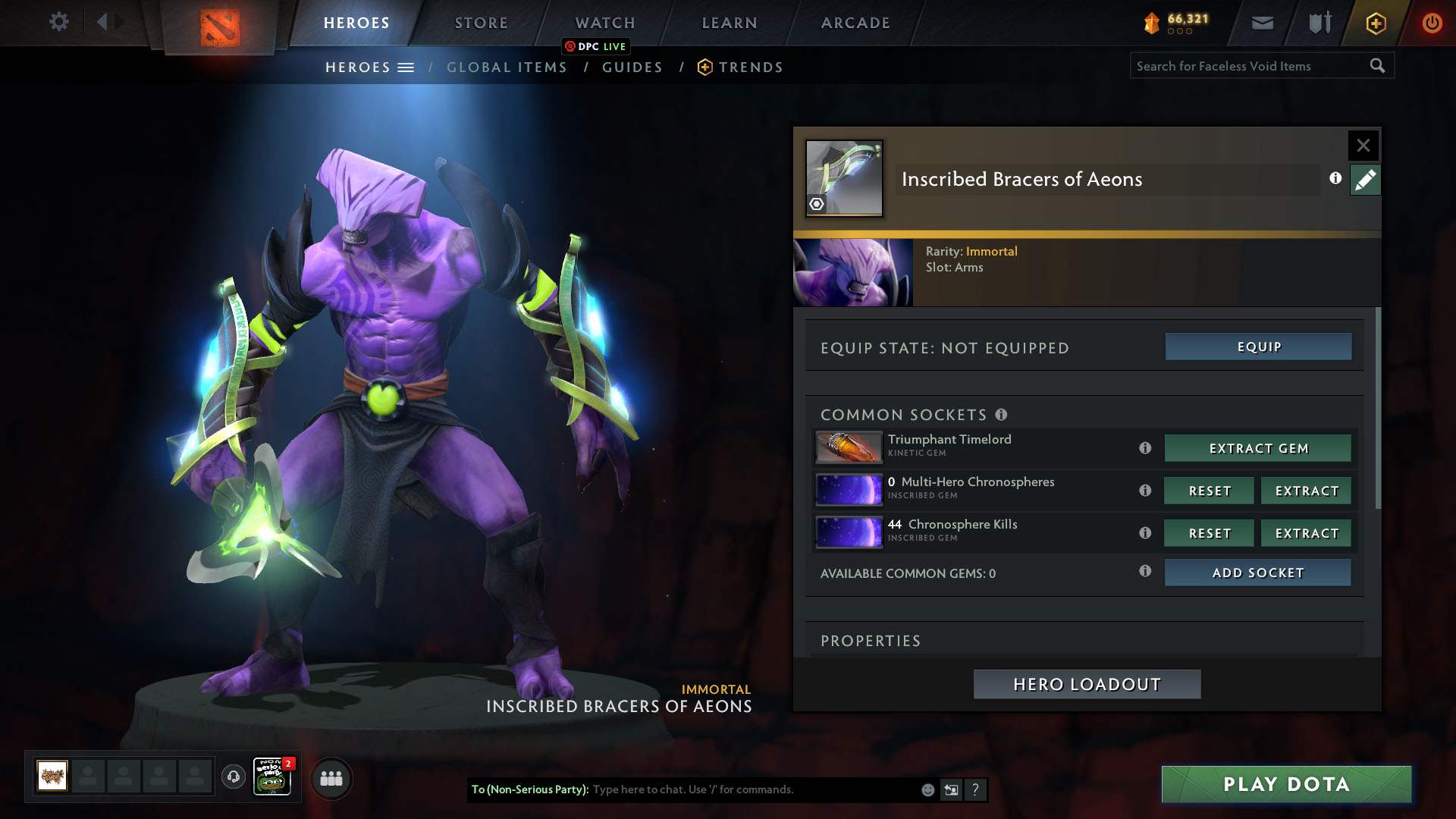Open the Hero Loadout
Image resolution: width=1456 pixels, height=819 pixels.
click(x=1087, y=684)
